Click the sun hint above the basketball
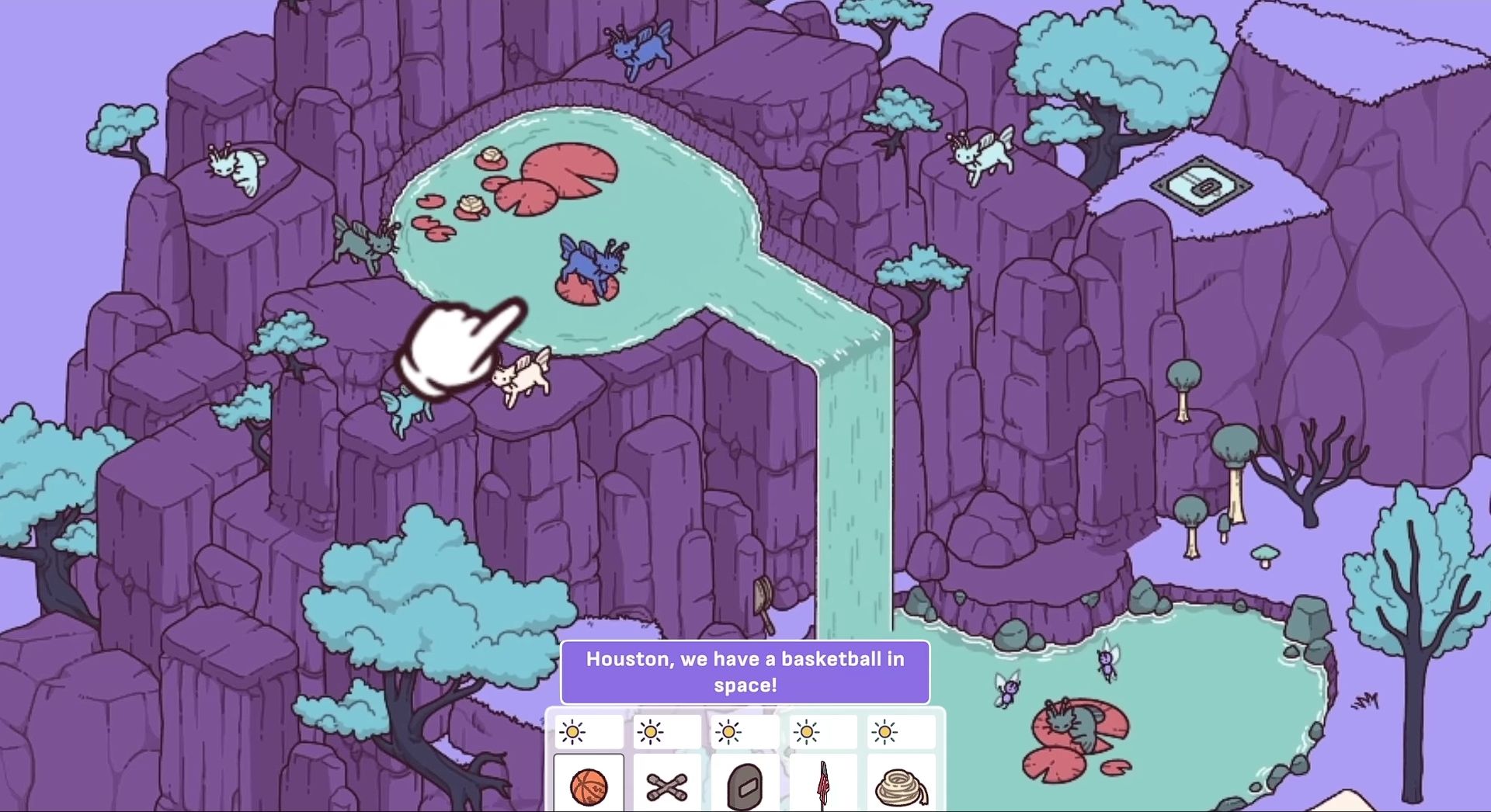The height and width of the screenshot is (812, 1491). click(573, 732)
